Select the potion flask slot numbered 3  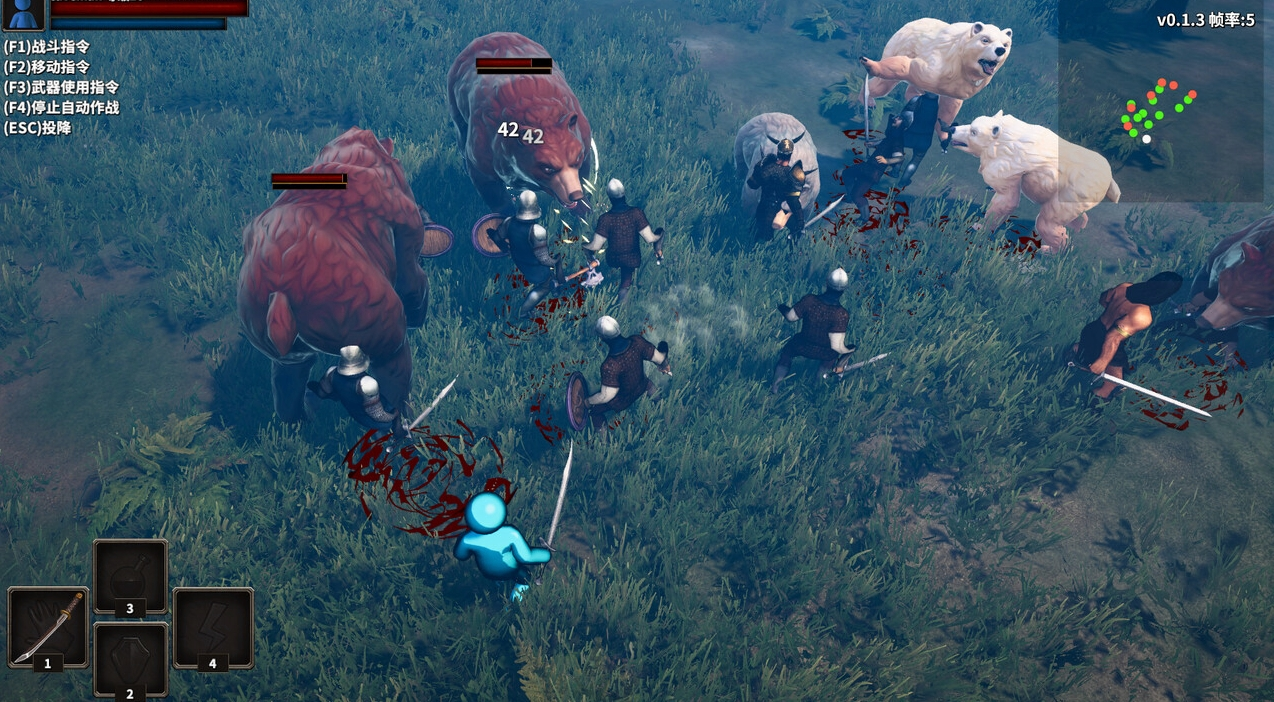[x=130, y=576]
